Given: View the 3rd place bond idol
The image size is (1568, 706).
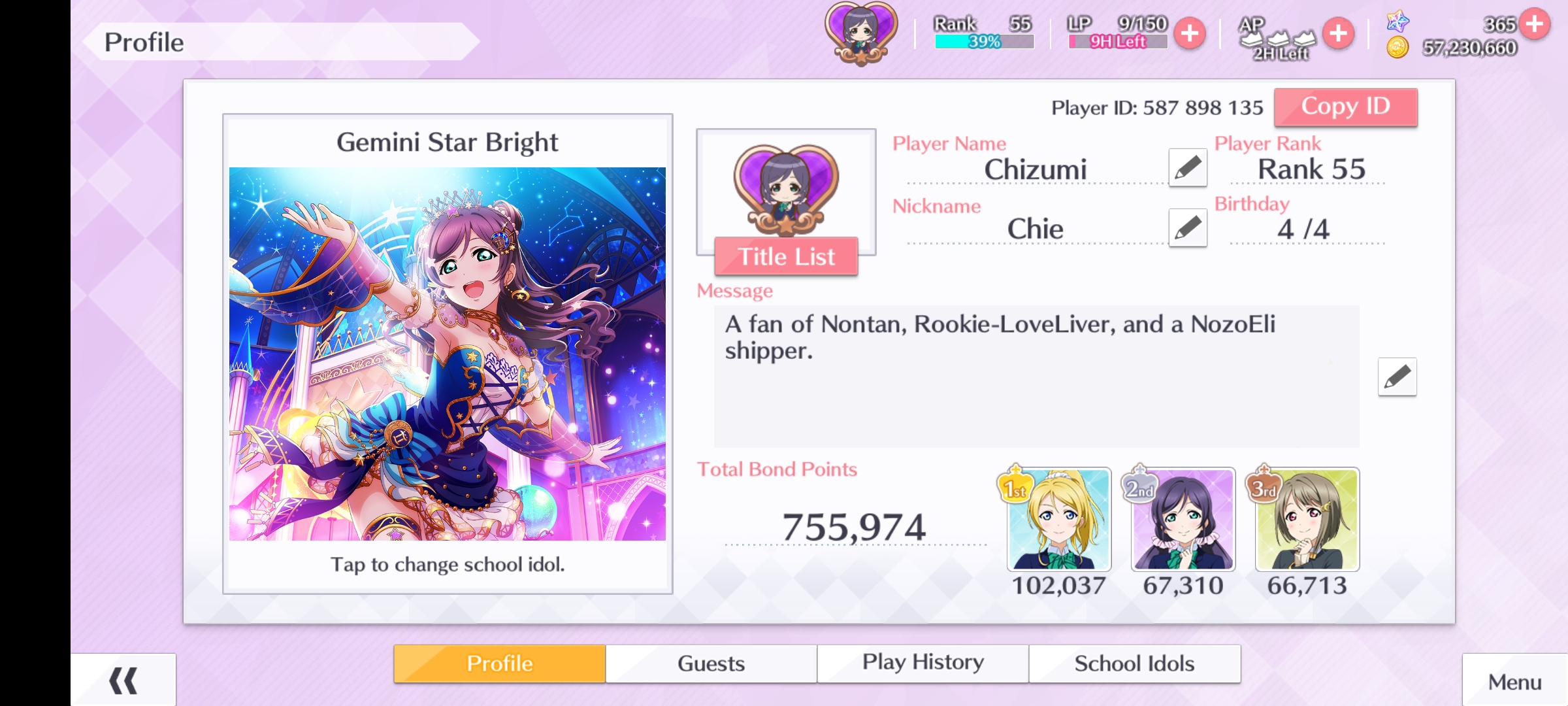Looking at the screenshot, I should pyautogui.click(x=1307, y=519).
